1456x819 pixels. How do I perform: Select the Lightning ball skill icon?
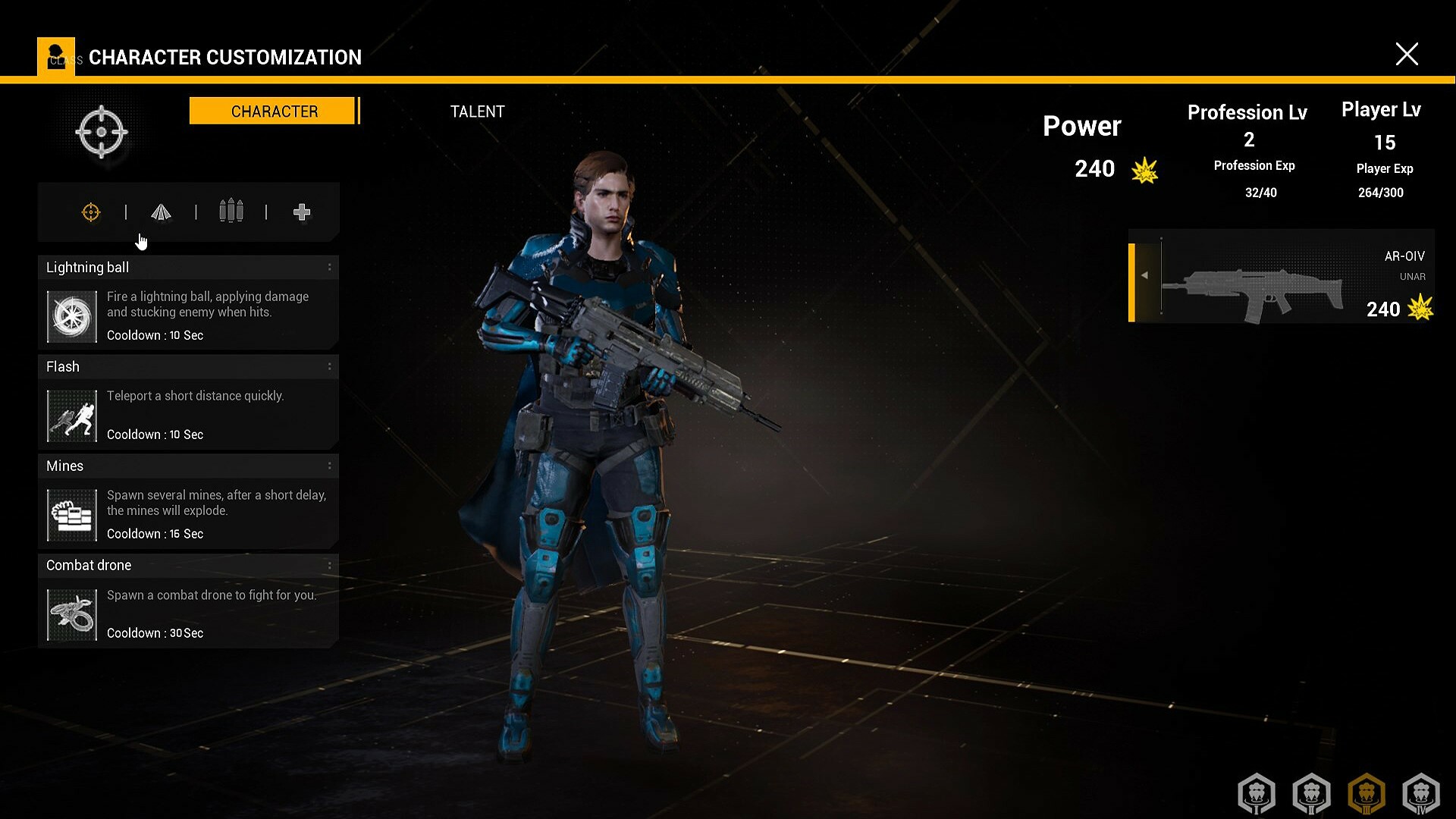click(72, 316)
